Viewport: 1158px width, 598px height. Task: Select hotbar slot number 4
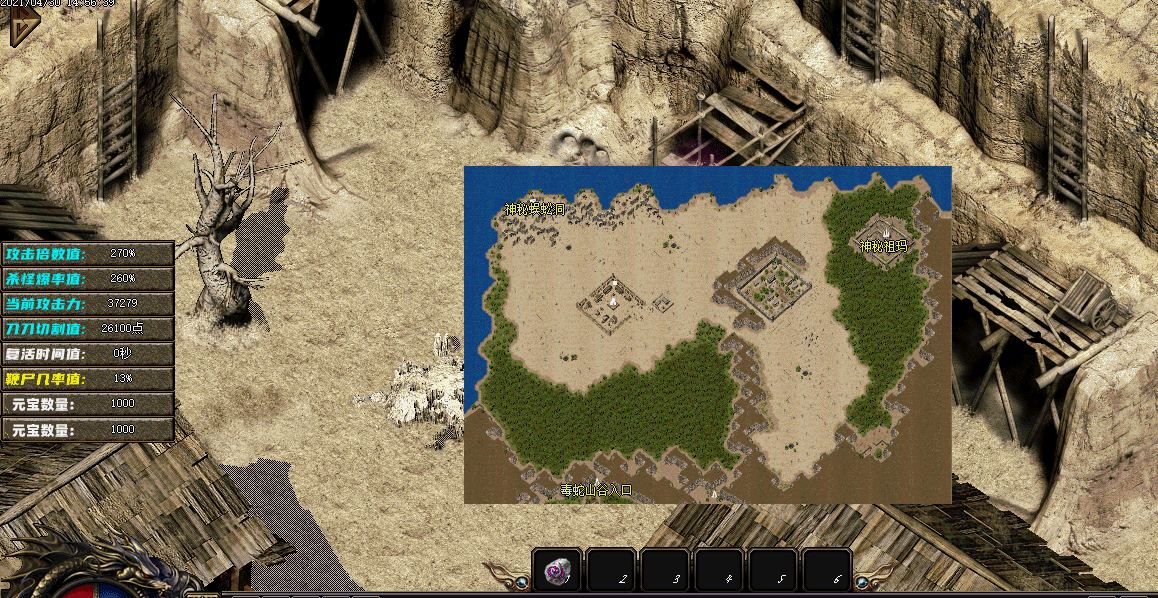[719, 571]
